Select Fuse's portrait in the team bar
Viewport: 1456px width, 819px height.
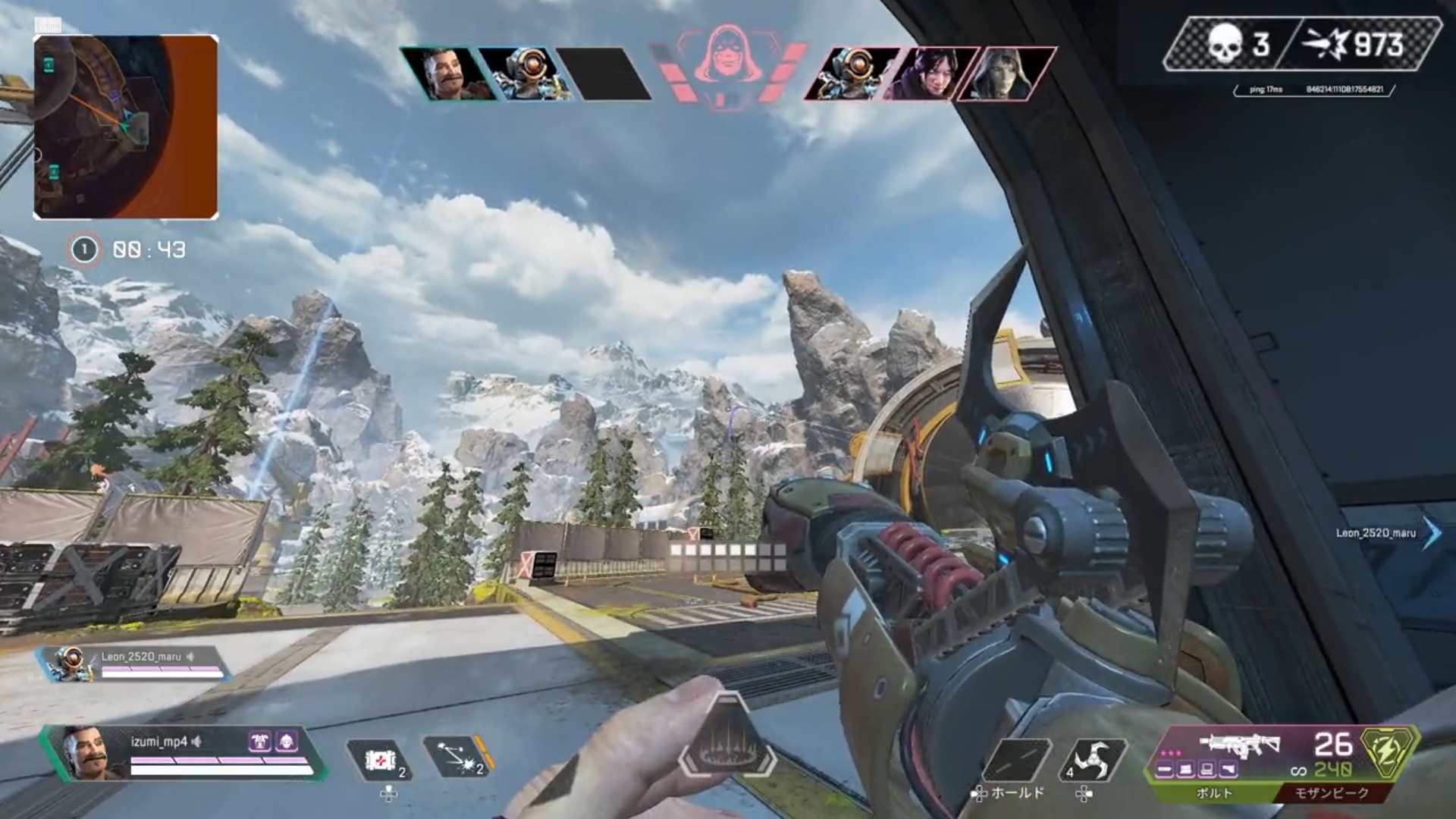446,74
